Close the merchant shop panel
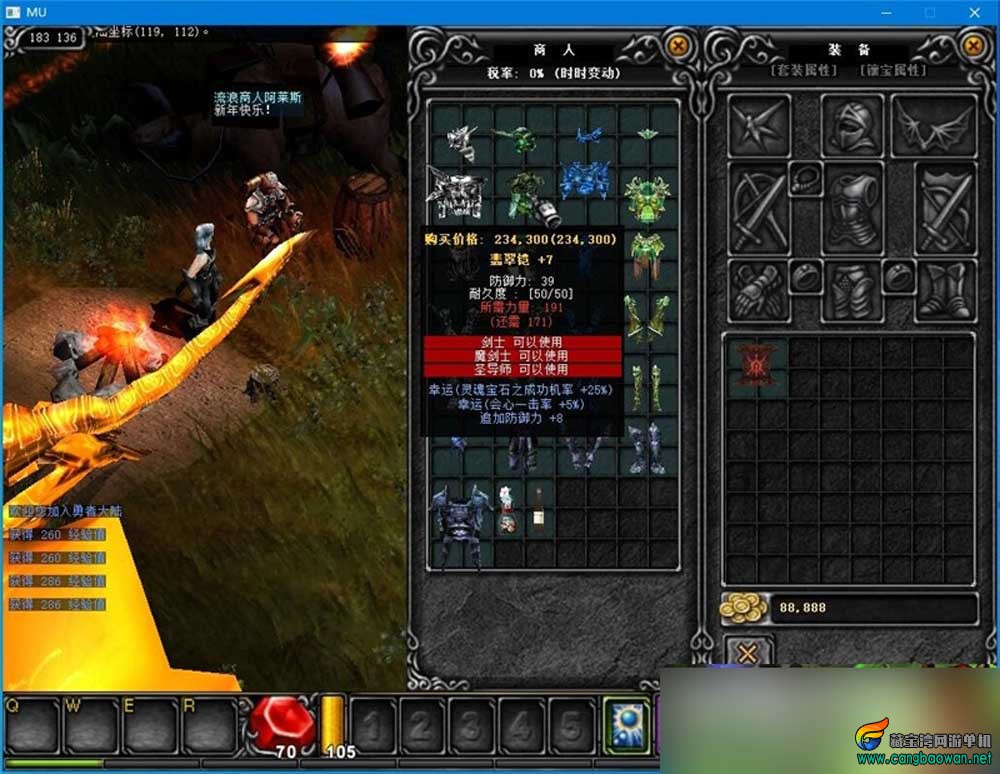 679,45
